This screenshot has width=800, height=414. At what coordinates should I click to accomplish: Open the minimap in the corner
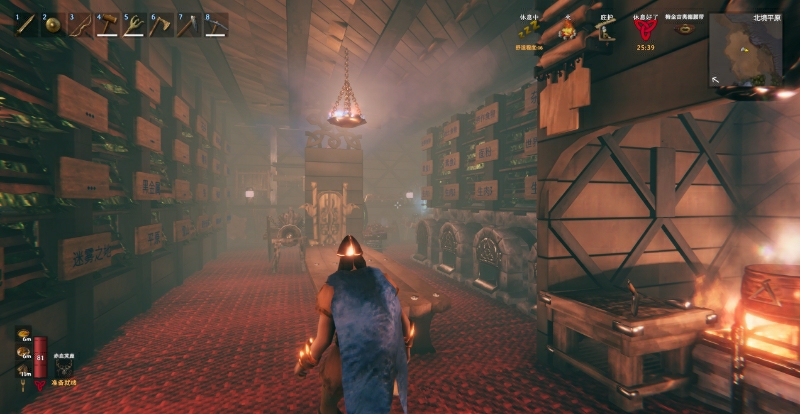point(745,48)
